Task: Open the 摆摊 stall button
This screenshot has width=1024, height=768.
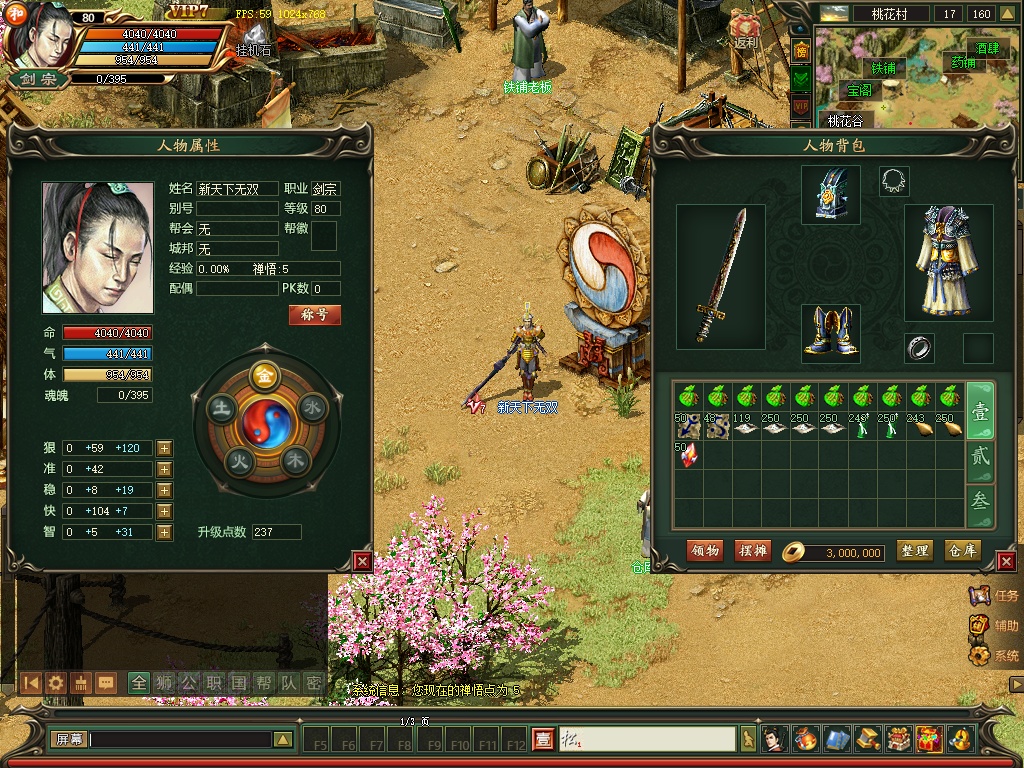Action: point(752,551)
